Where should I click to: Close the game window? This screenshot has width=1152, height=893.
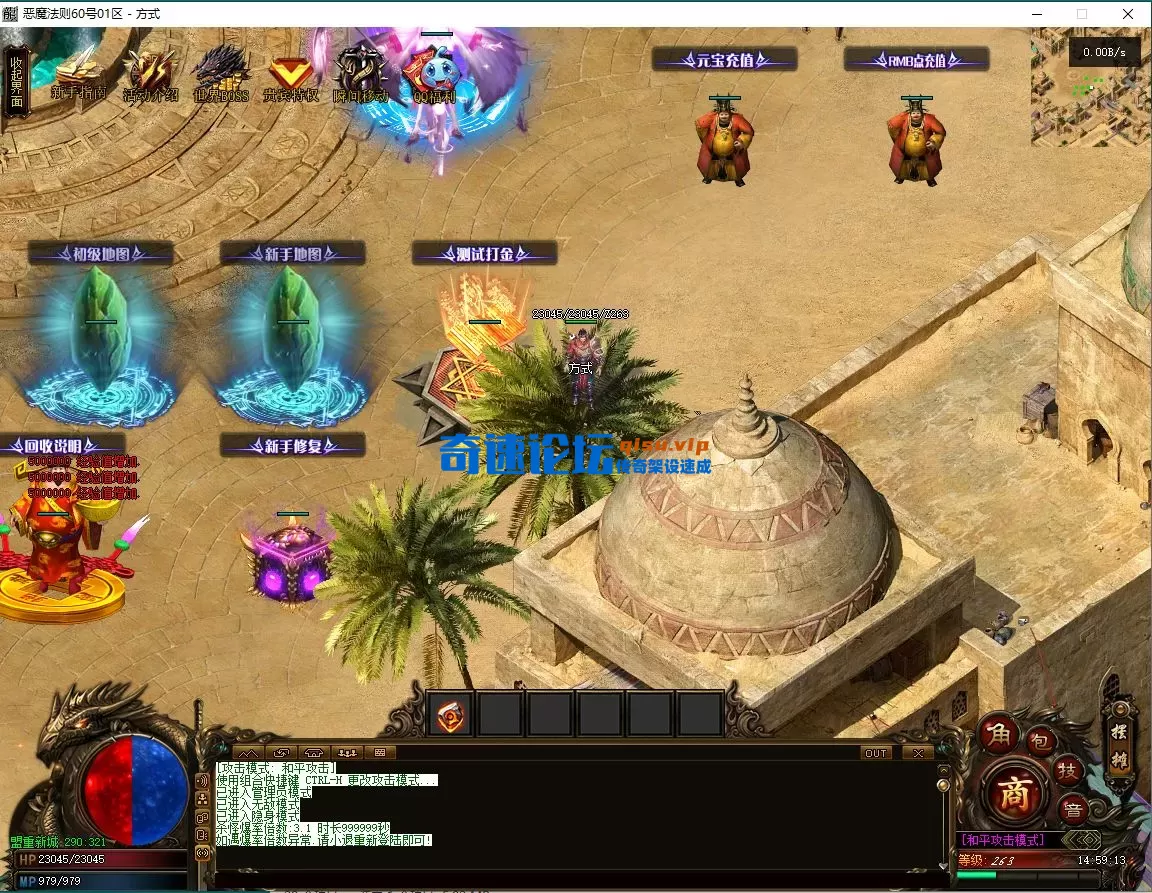pyautogui.click(x=1128, y=14)
